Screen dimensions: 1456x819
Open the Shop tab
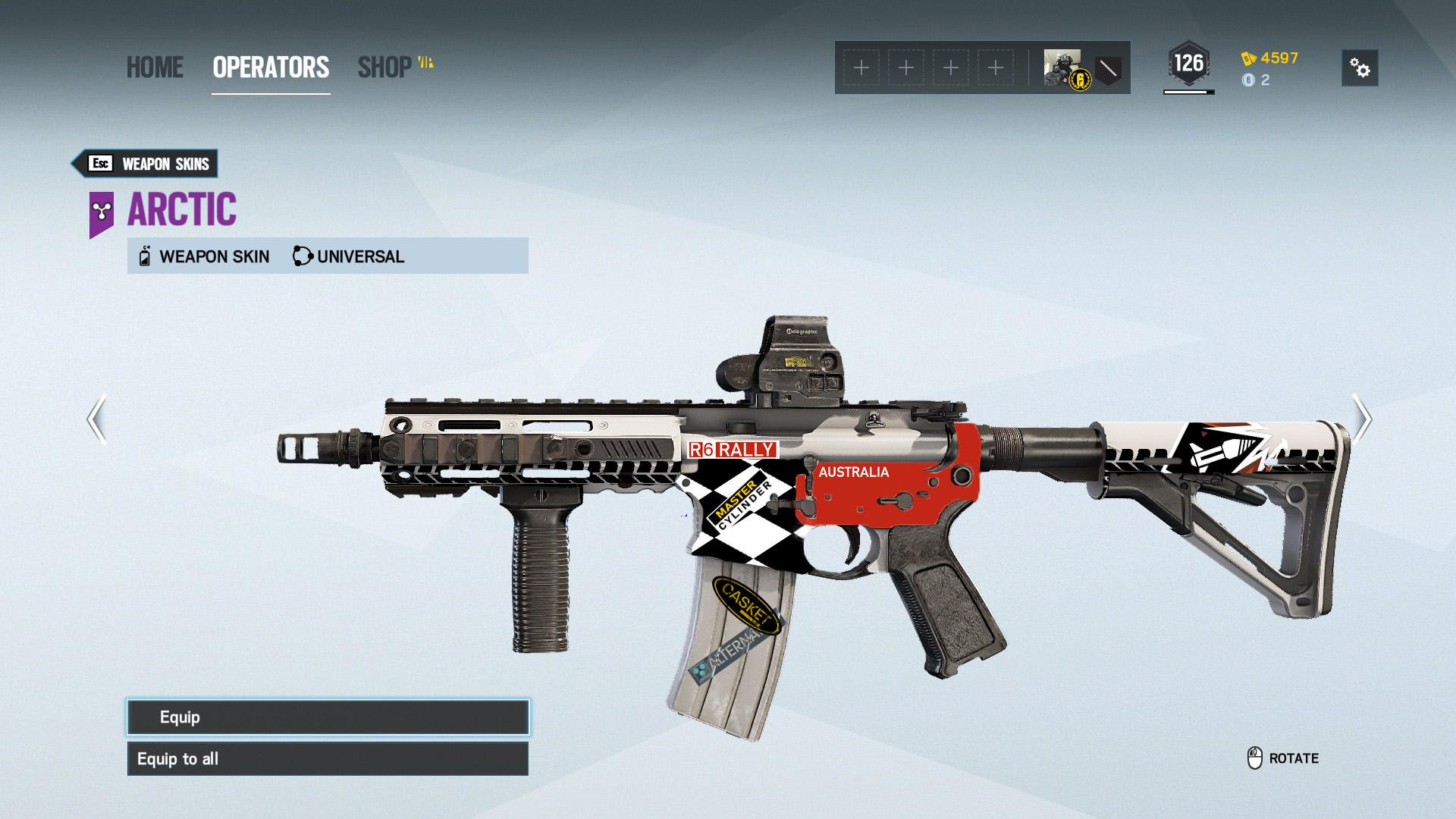385,67
